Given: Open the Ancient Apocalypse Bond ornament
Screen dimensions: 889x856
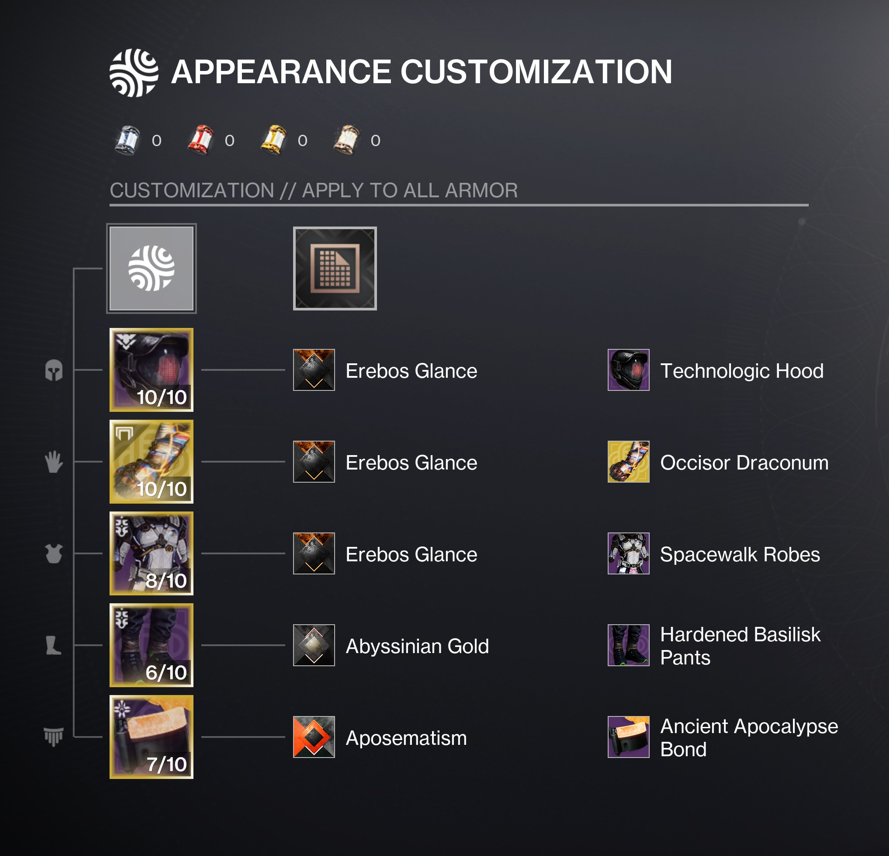Looking at the screenshot, I should click(628, 738).
